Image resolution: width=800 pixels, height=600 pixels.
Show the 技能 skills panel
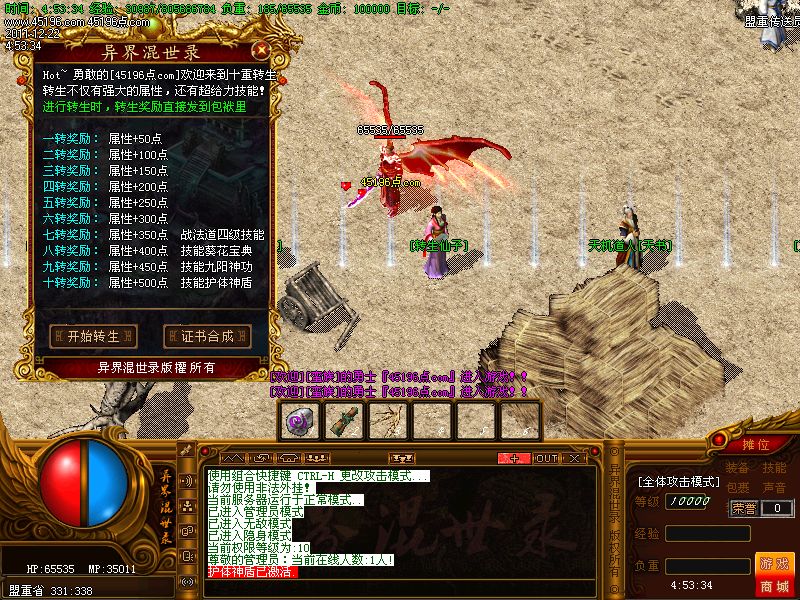click(x=774, y=468)
